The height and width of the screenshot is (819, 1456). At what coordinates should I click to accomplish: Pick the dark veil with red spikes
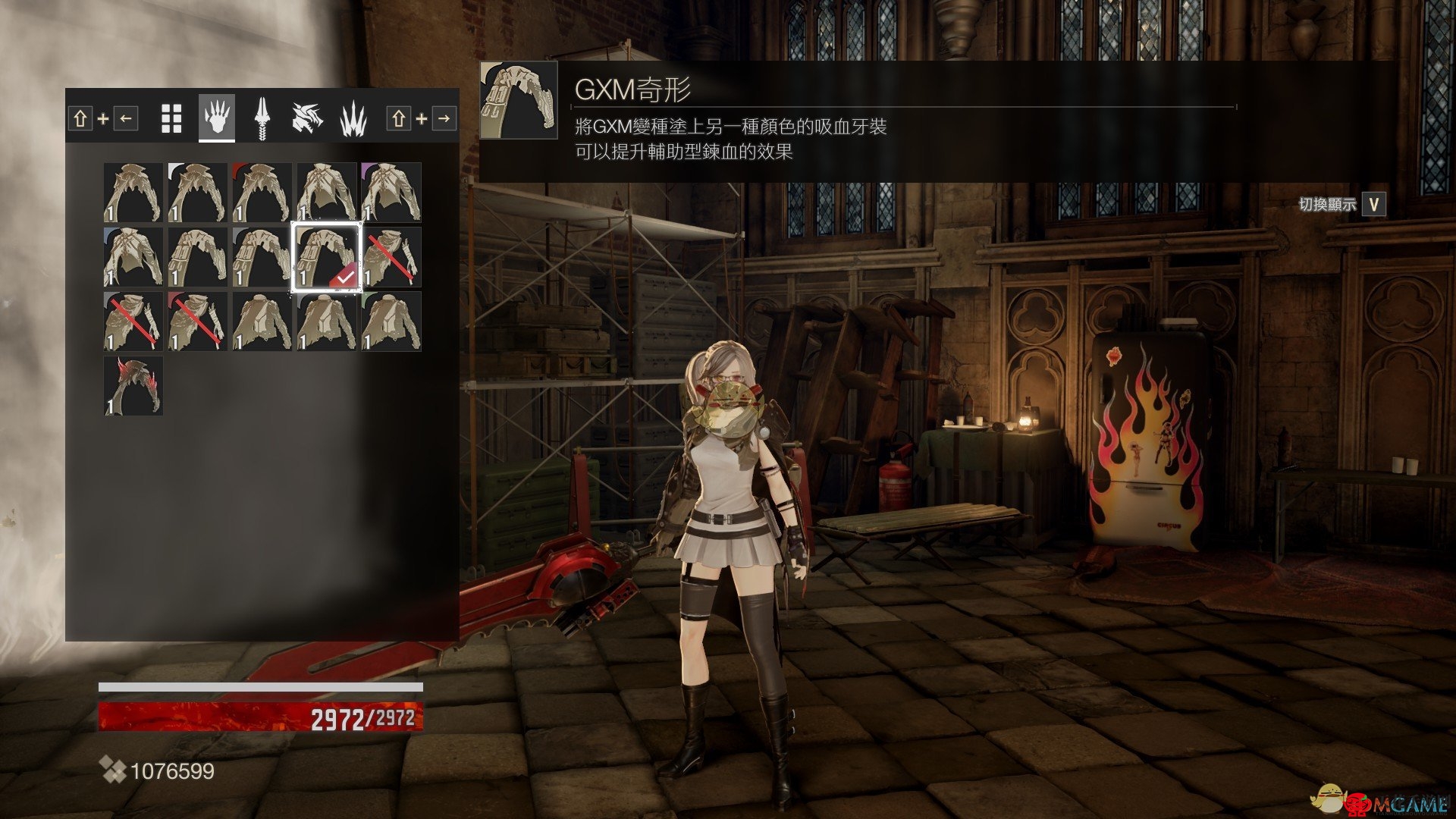click(133, 386)
